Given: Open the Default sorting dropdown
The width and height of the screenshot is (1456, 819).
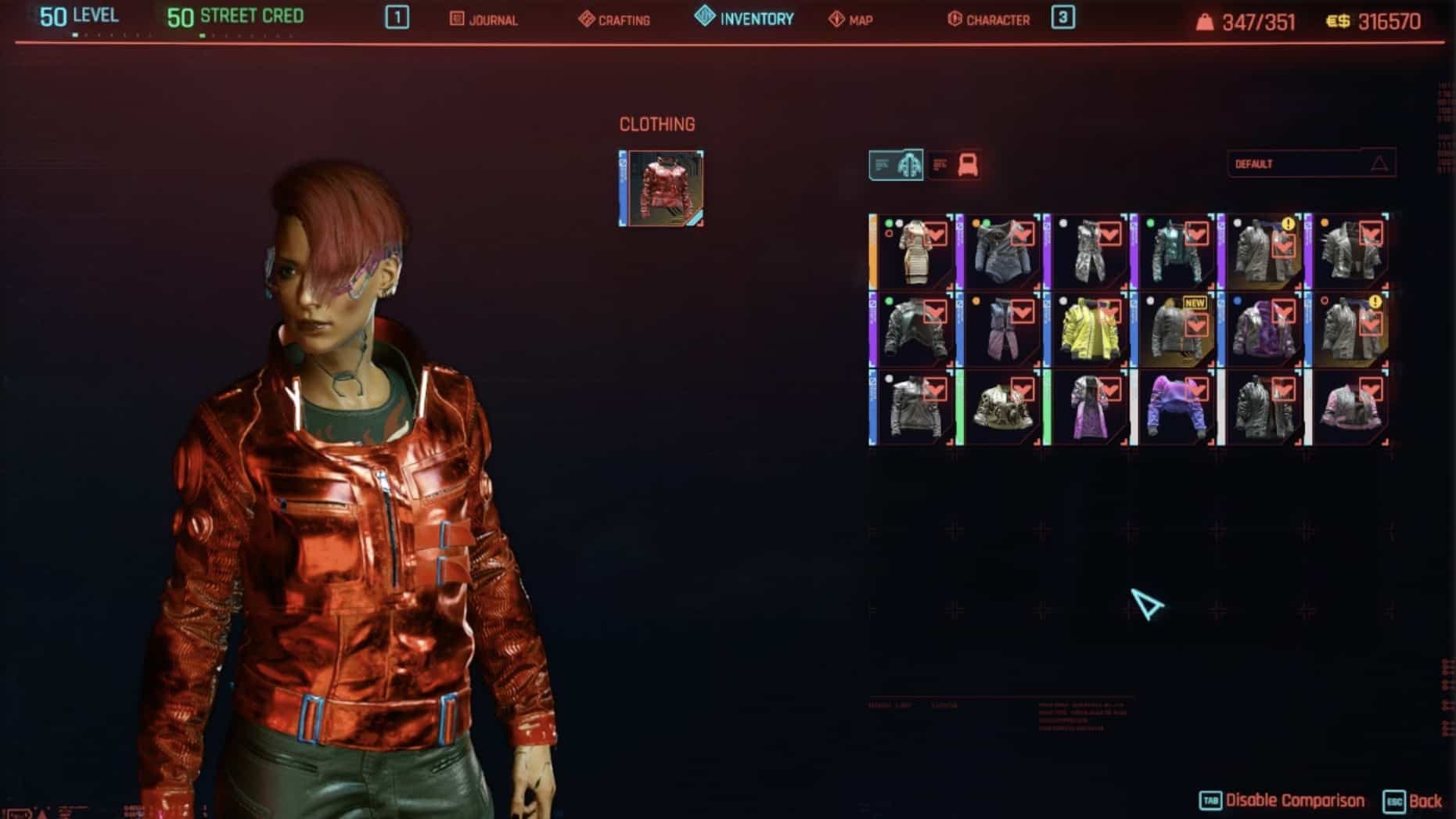Looking at the screenshot, I should pos(1310,163).
